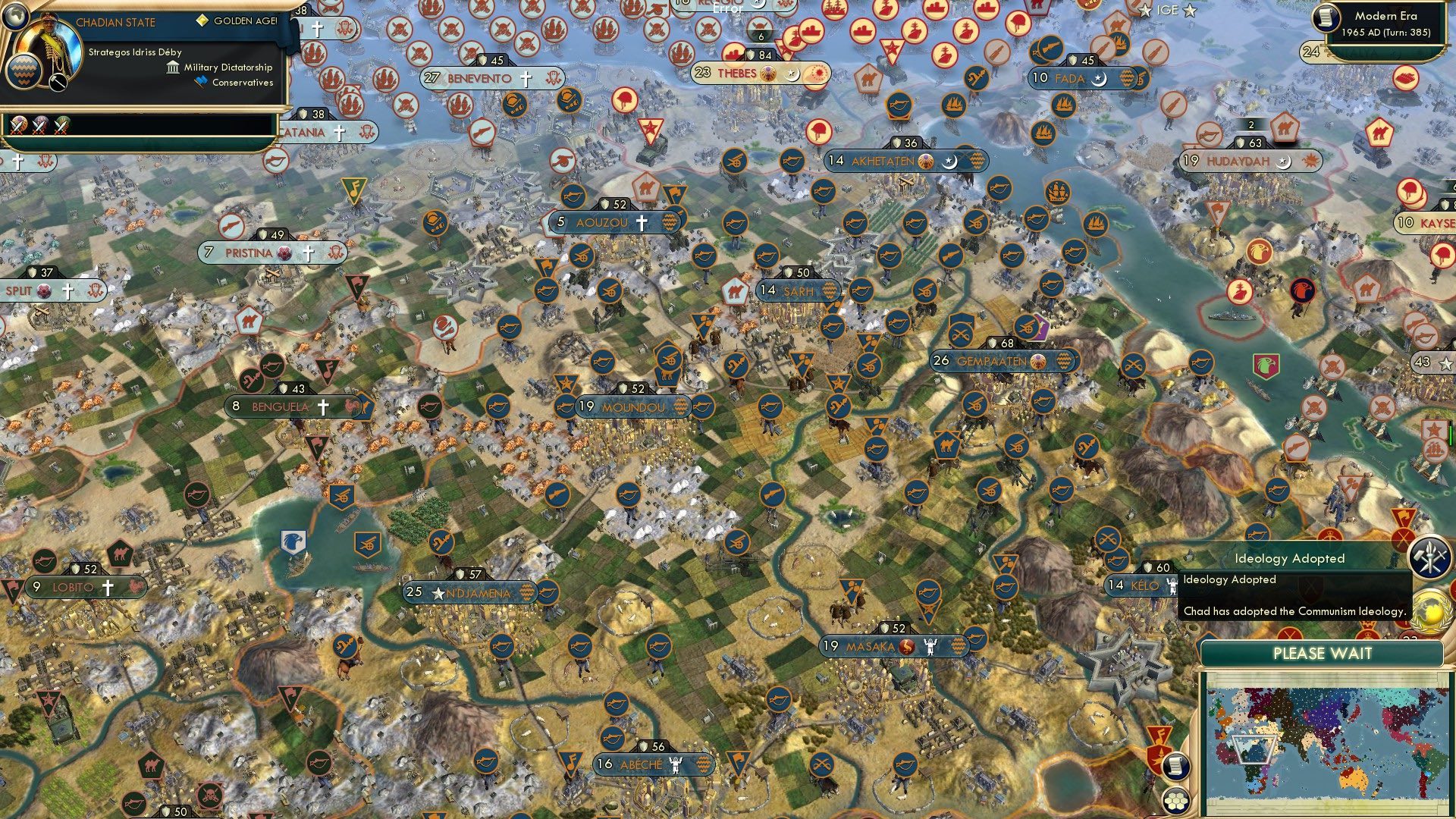
Task: Click the world minimap
Action: coord(1323,744)
